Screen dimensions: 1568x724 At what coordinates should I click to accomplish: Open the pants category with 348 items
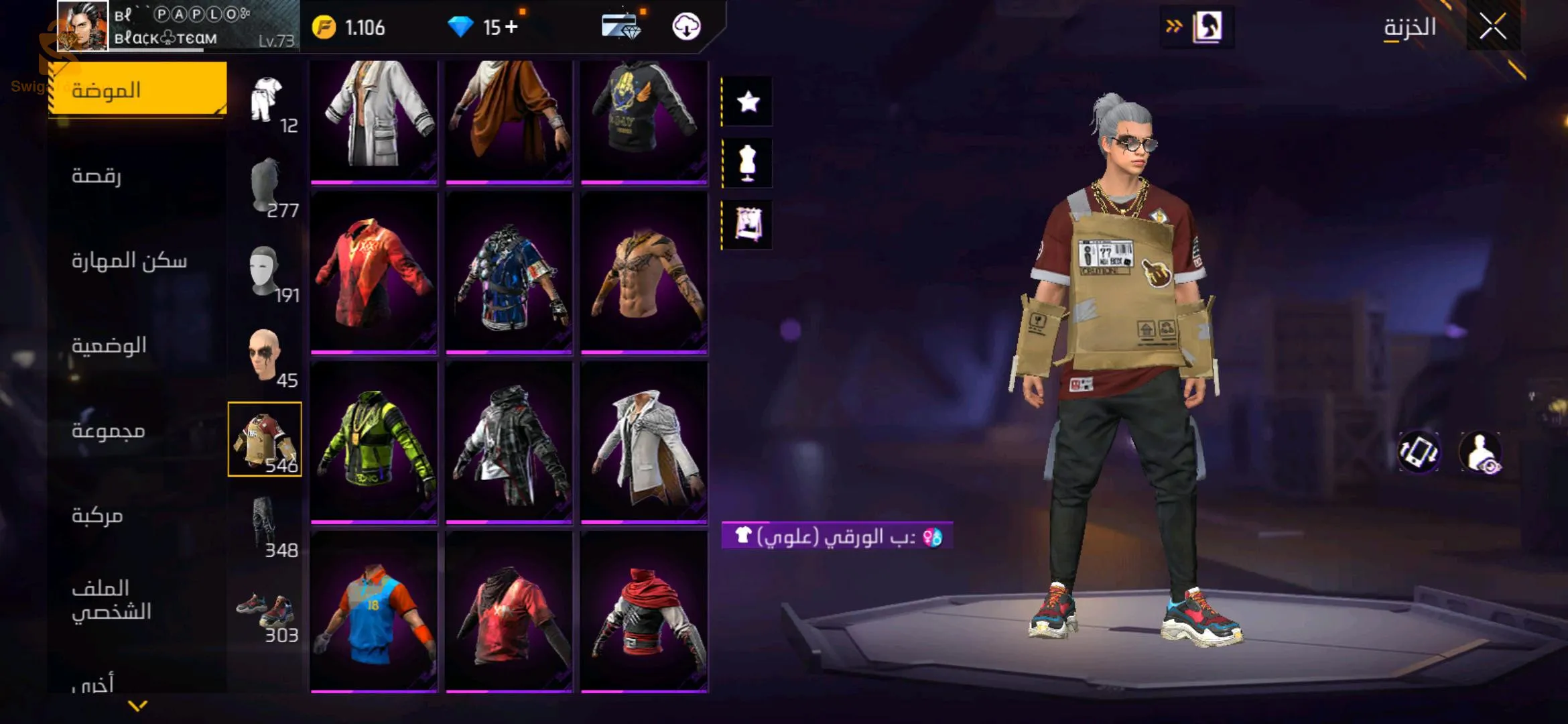point(265,526)
